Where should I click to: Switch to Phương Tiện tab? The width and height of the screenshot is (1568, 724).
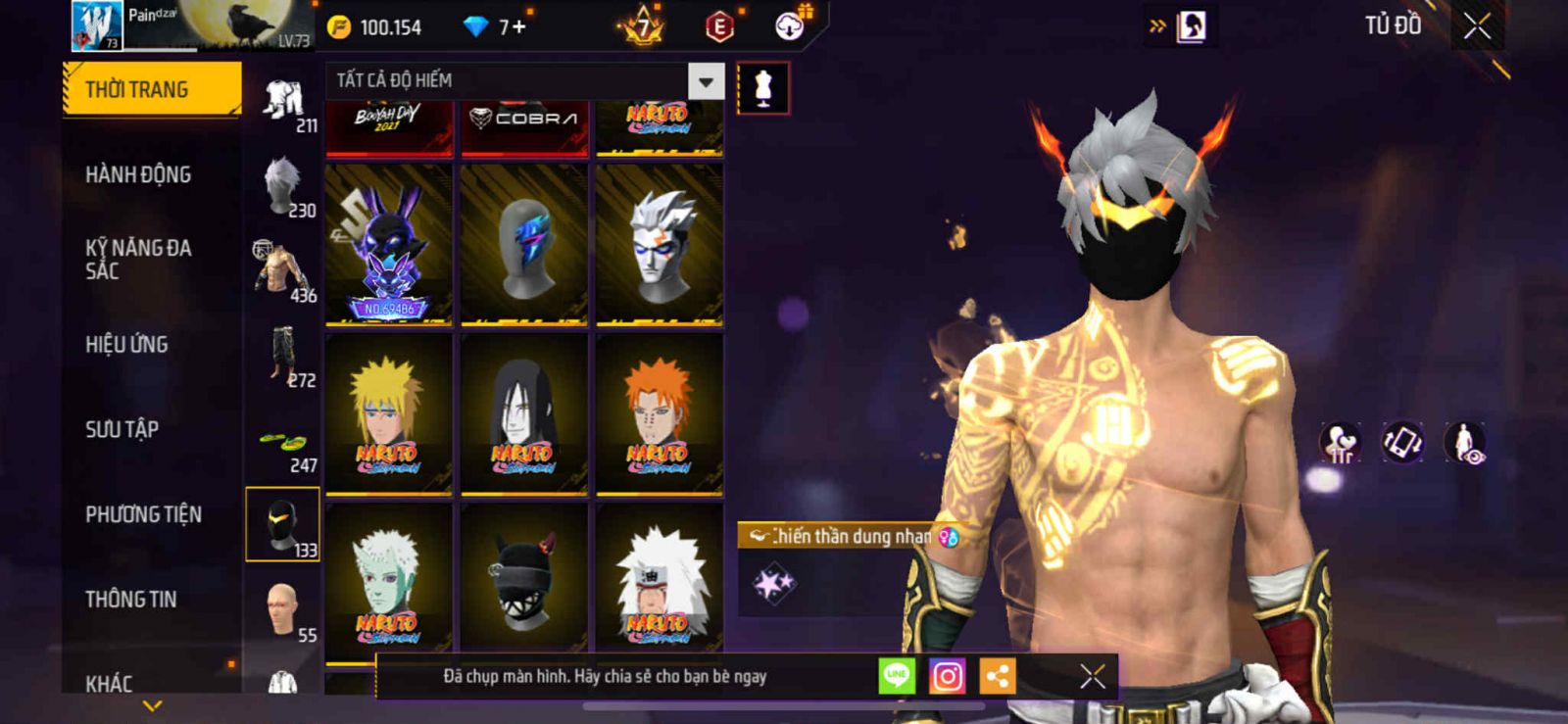point(143,514)
